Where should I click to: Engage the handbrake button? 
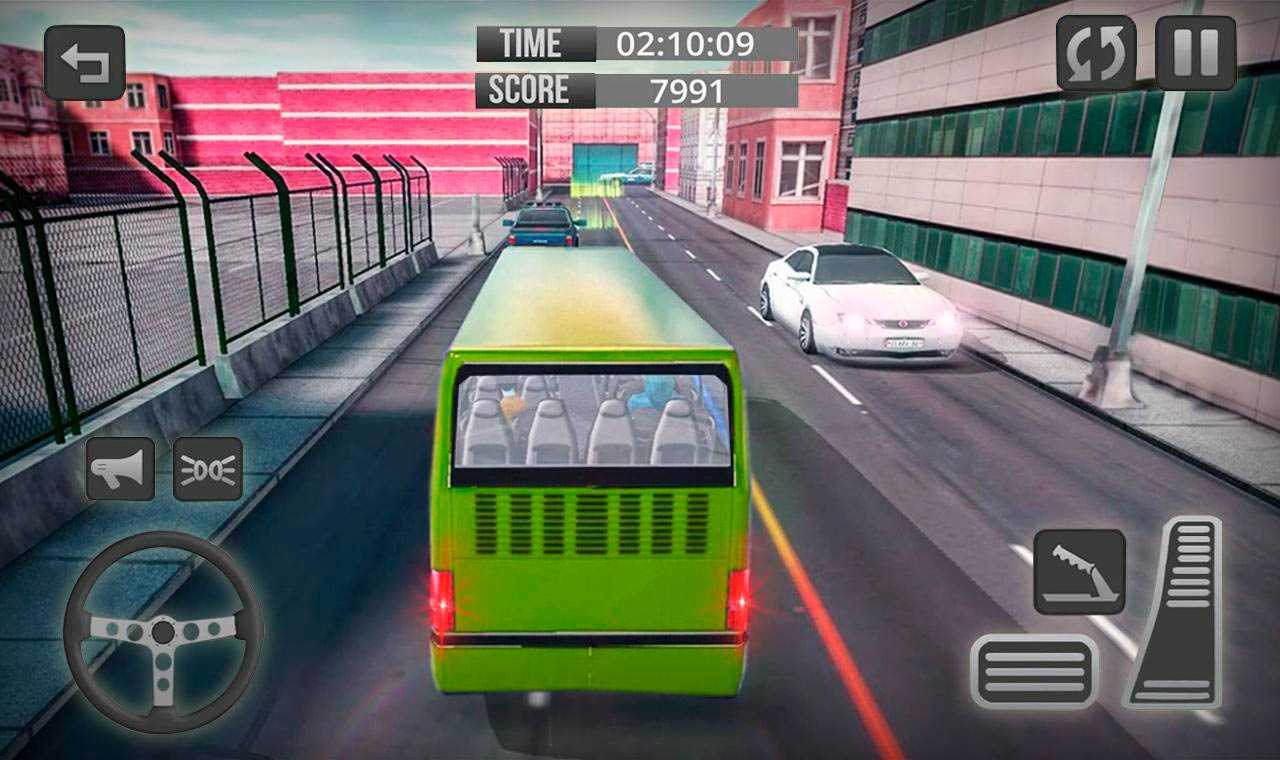pos(1079,572)
